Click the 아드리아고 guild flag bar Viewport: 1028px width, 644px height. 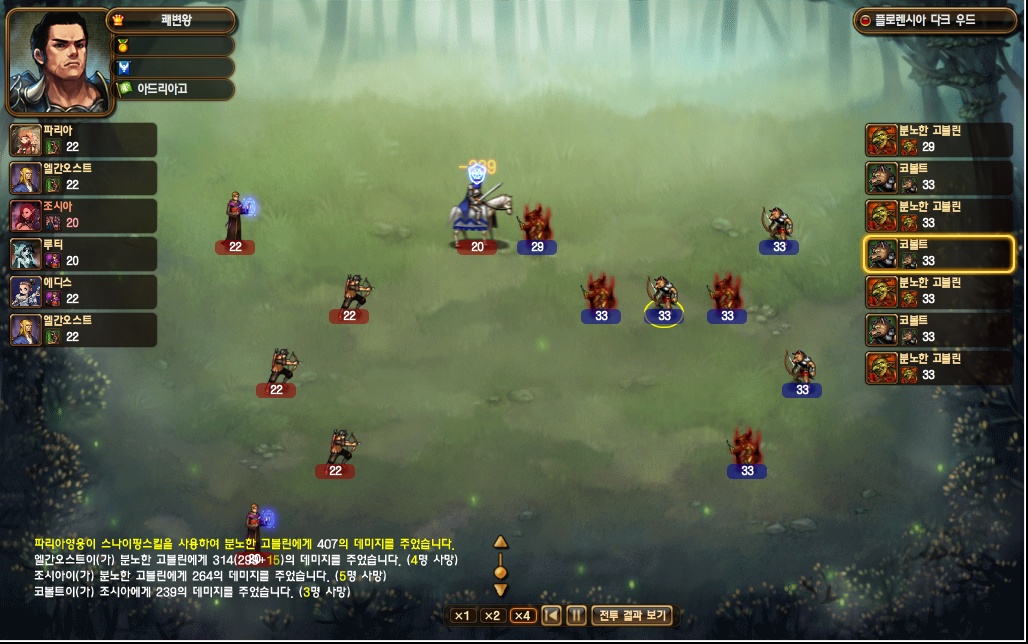pos(175,89)
